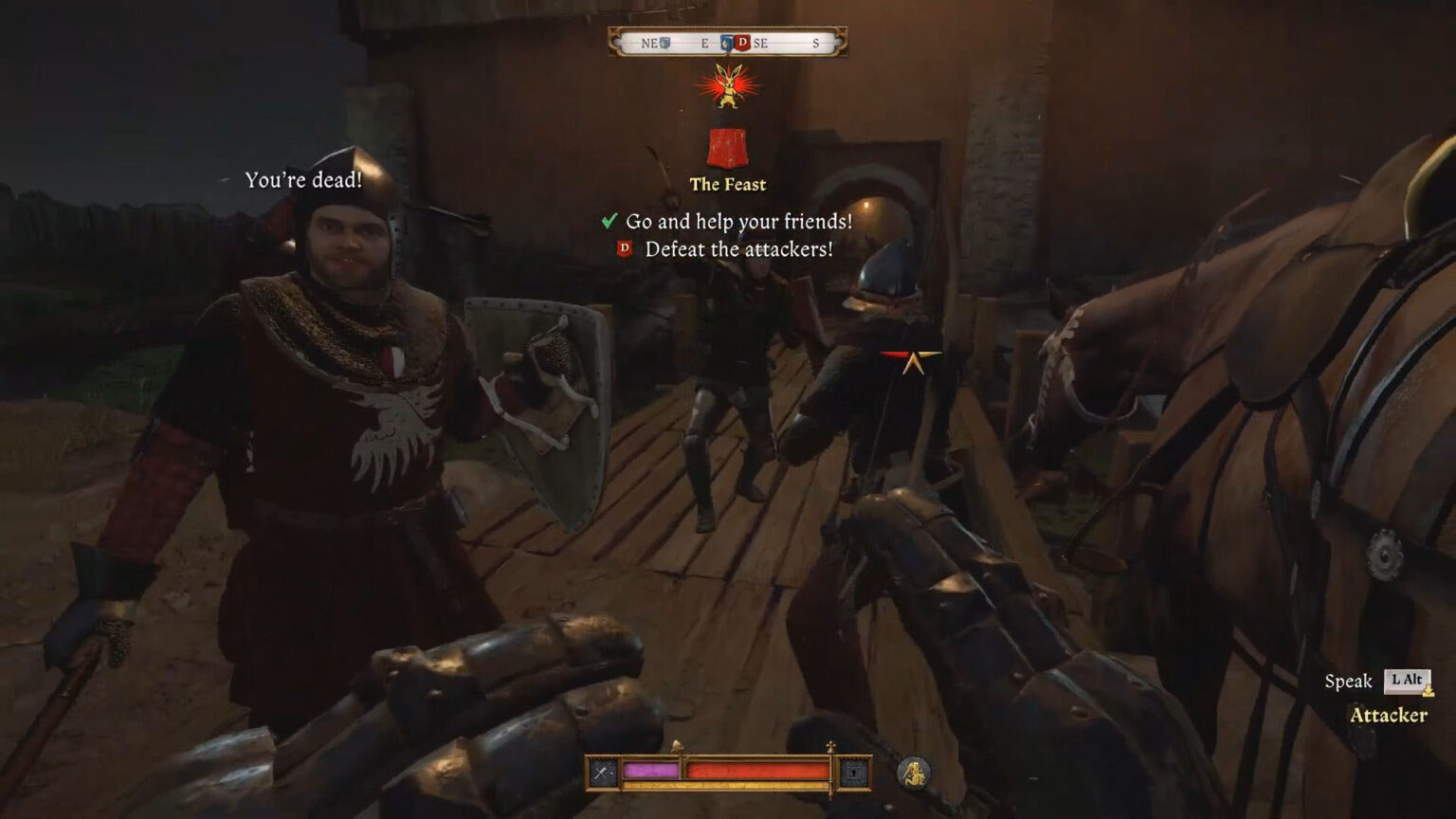1456x819 pixels.
Task: Open the player crest emblem in the bottom right
Action: (916, 773)
